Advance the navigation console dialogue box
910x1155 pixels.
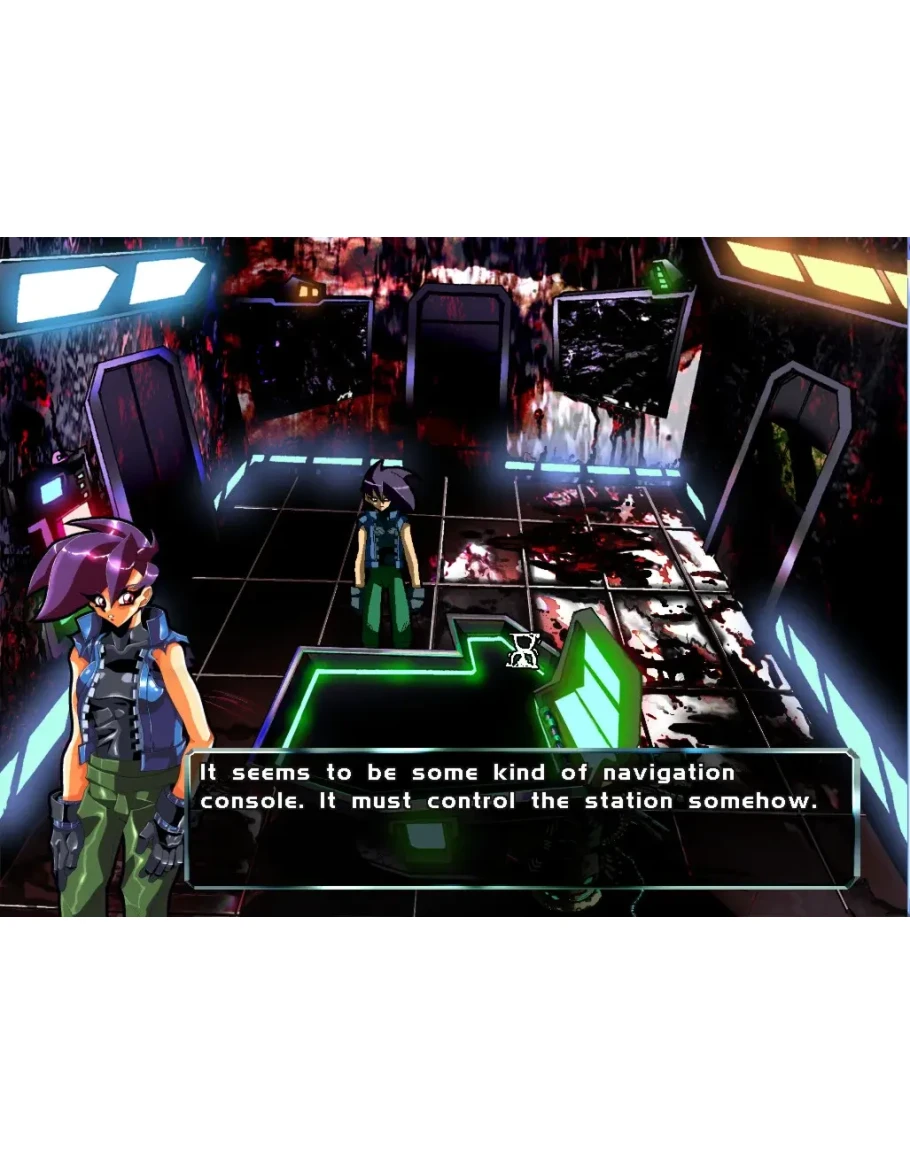(x=522, y=818)
